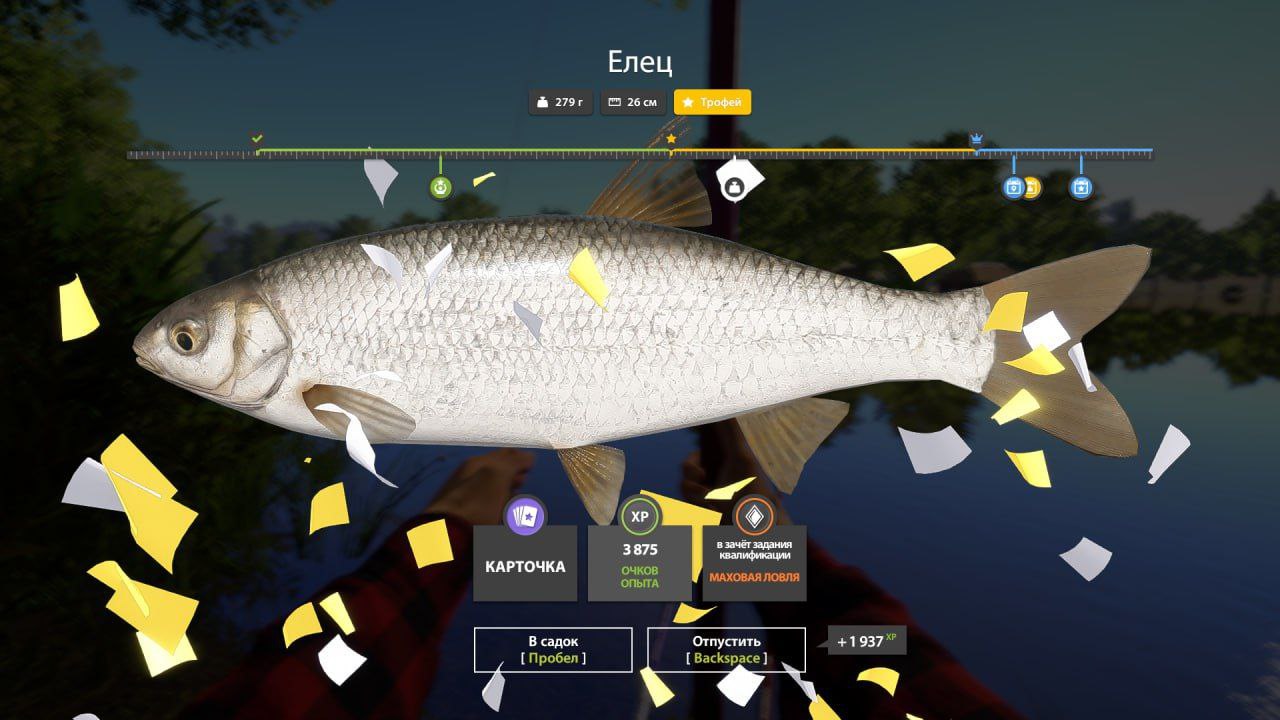This screenshot has width=1280, height=720.
Task: Click the orange diamond qualification icon
Action: coord(754,516)
